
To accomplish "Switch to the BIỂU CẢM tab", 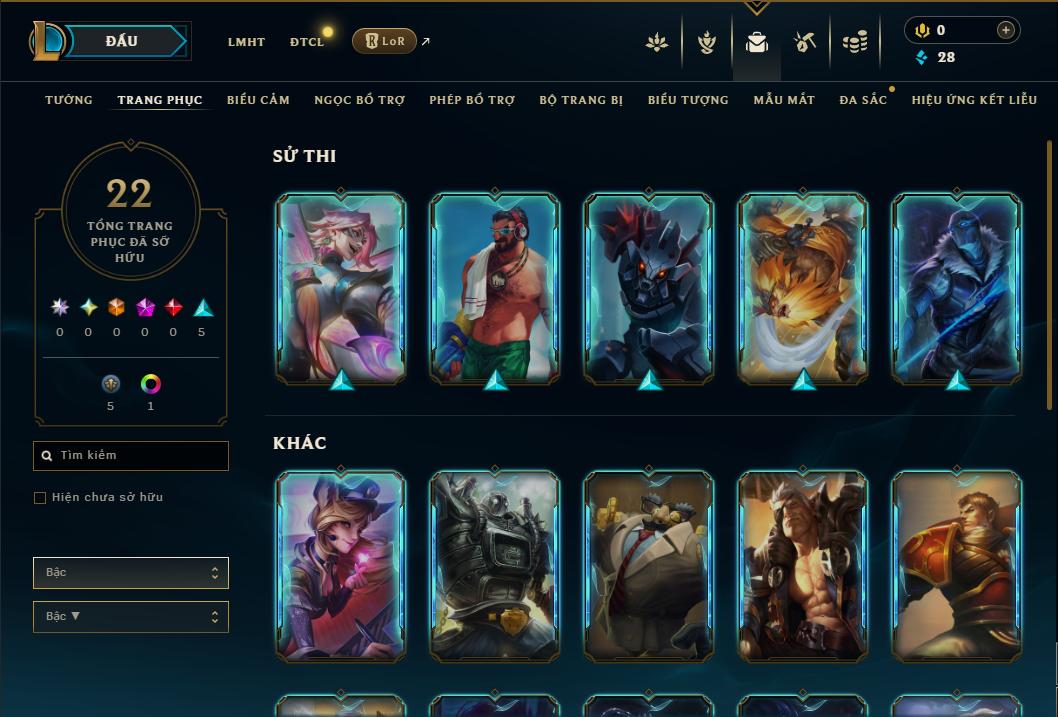I will 258,100.
